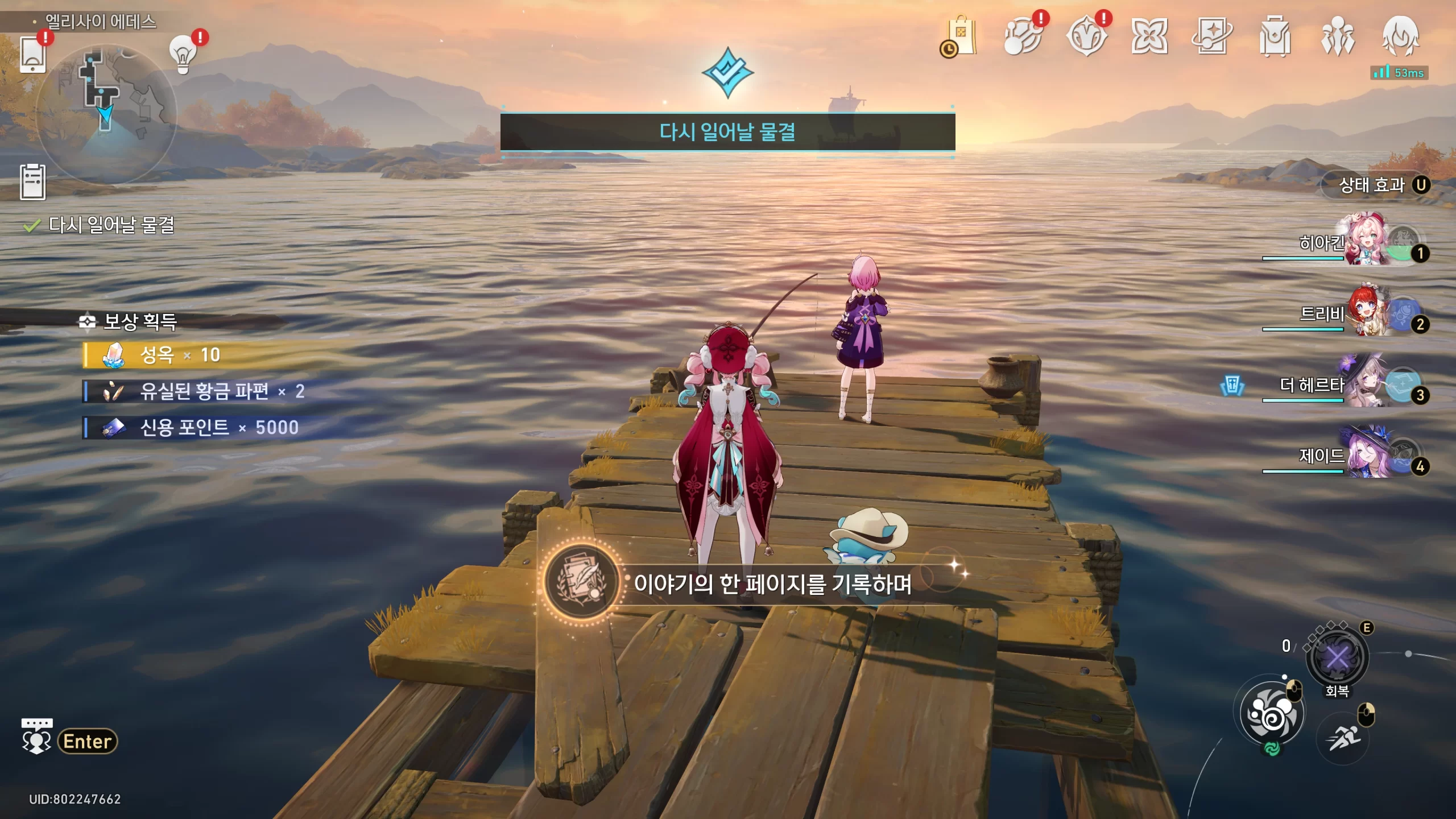Open the shopping bag store icon
Screen dimensions: 1456x819
coord(961,36)
